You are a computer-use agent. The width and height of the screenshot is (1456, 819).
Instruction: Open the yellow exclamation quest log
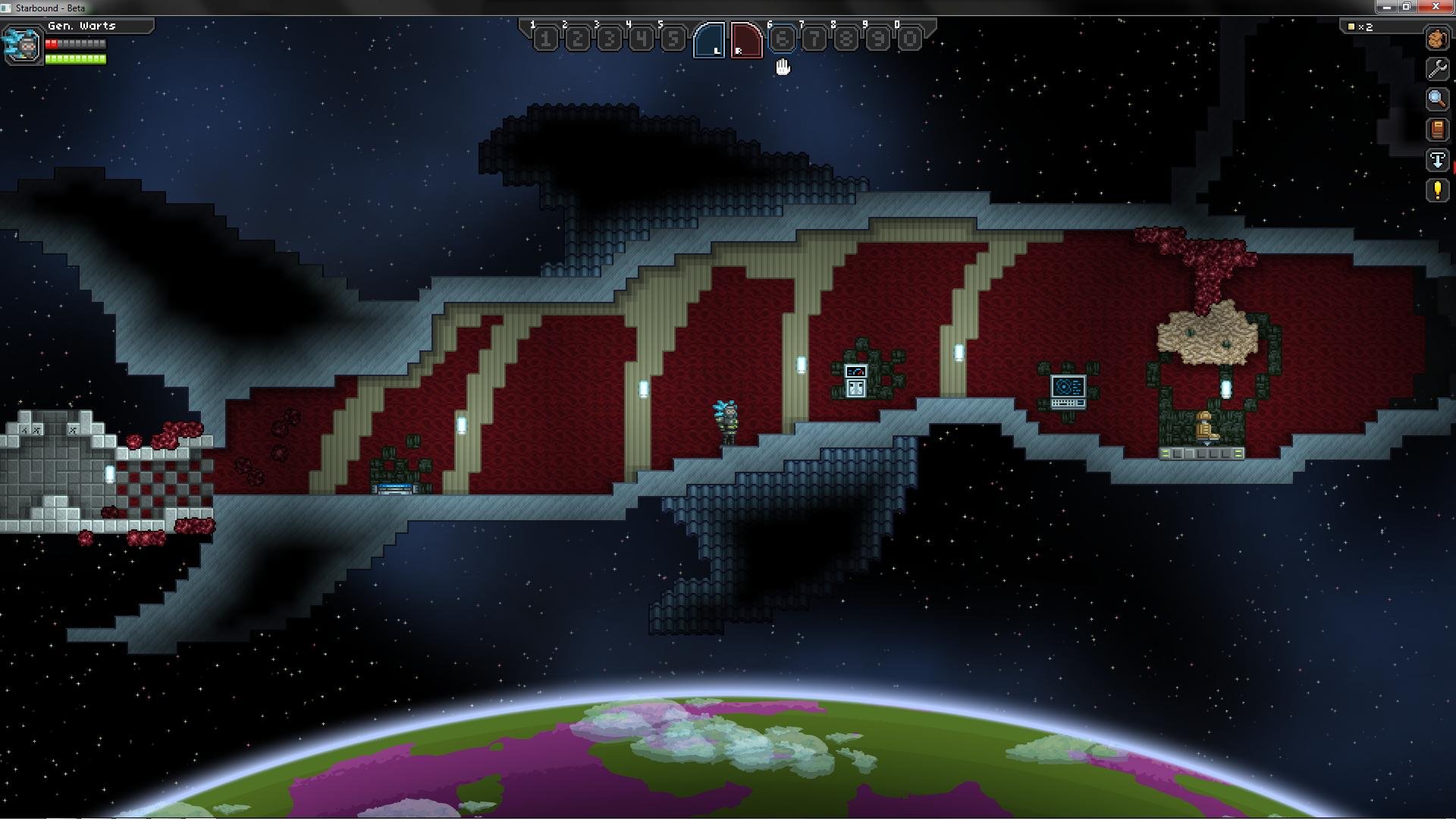[1437, 190]
